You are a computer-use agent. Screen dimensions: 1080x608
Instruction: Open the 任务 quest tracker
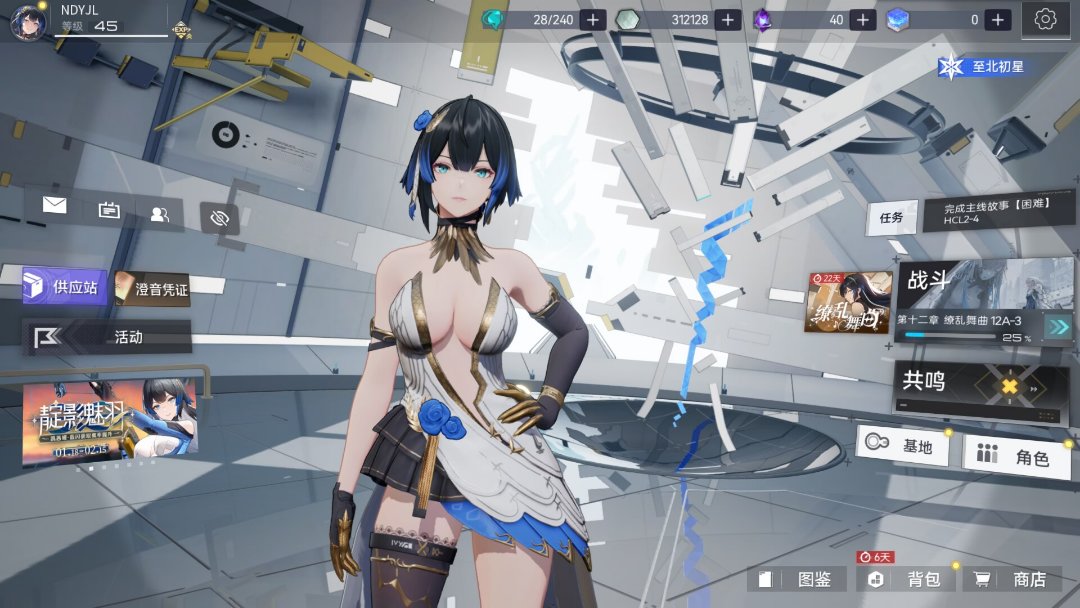pos(891,217)
